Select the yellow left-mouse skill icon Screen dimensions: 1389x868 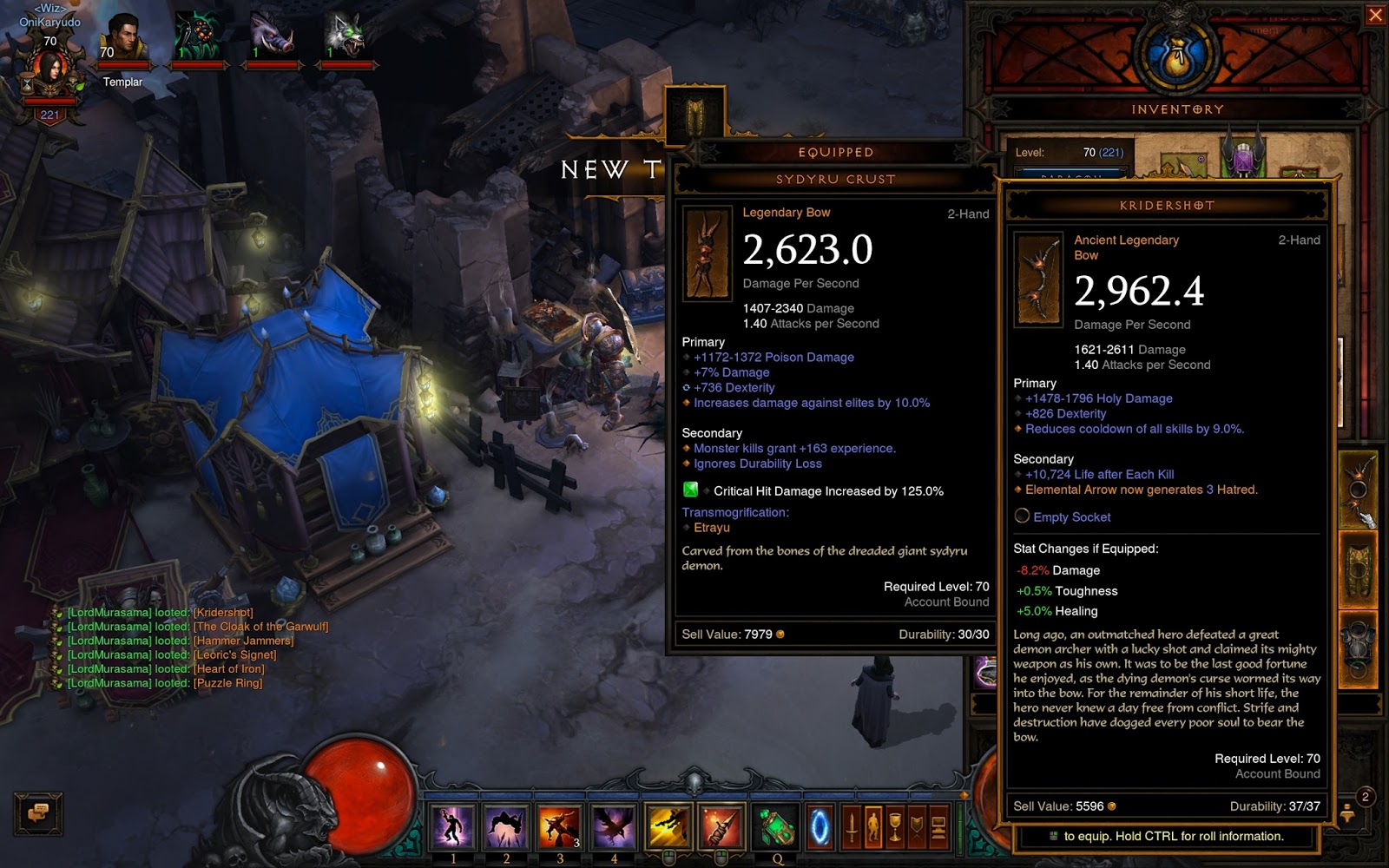point(668,825)
